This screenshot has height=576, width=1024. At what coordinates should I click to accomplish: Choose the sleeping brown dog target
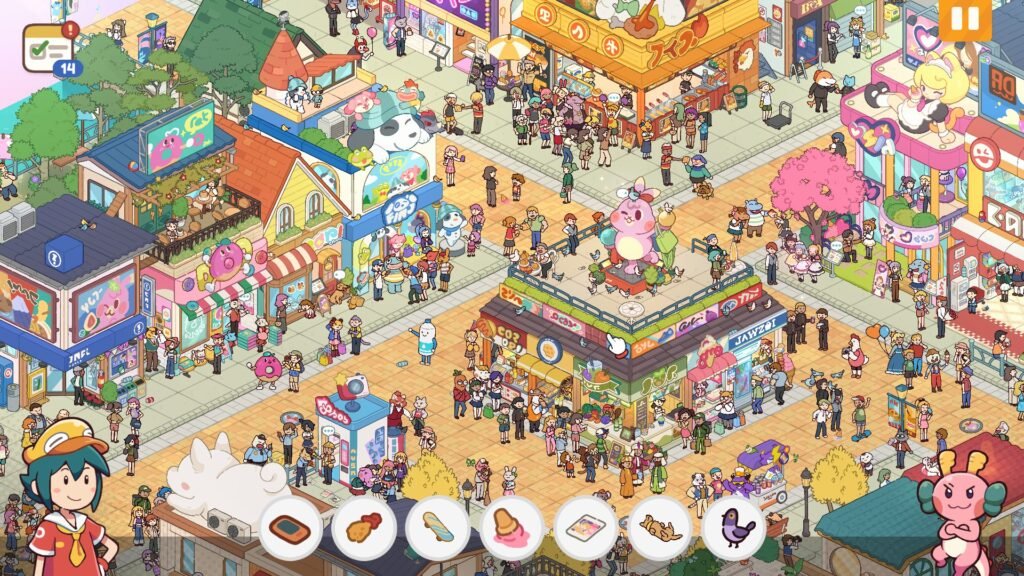coord(660,528)
